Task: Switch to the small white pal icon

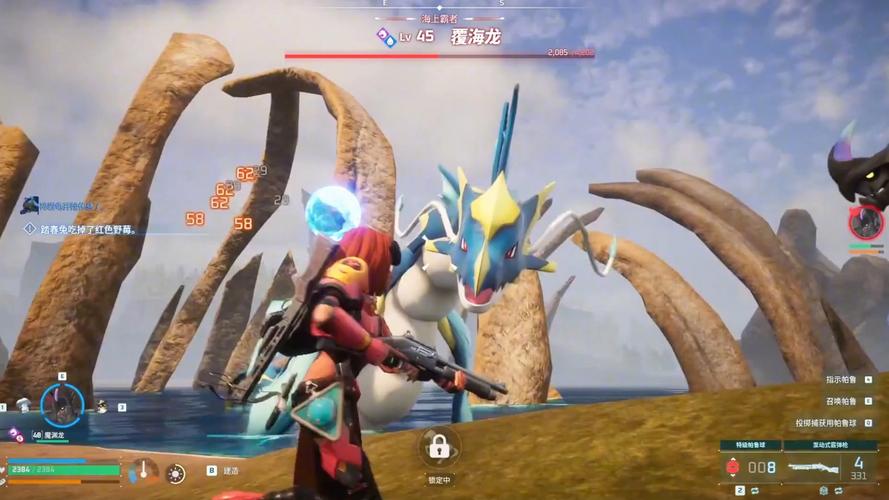Action: coord(22,407)
